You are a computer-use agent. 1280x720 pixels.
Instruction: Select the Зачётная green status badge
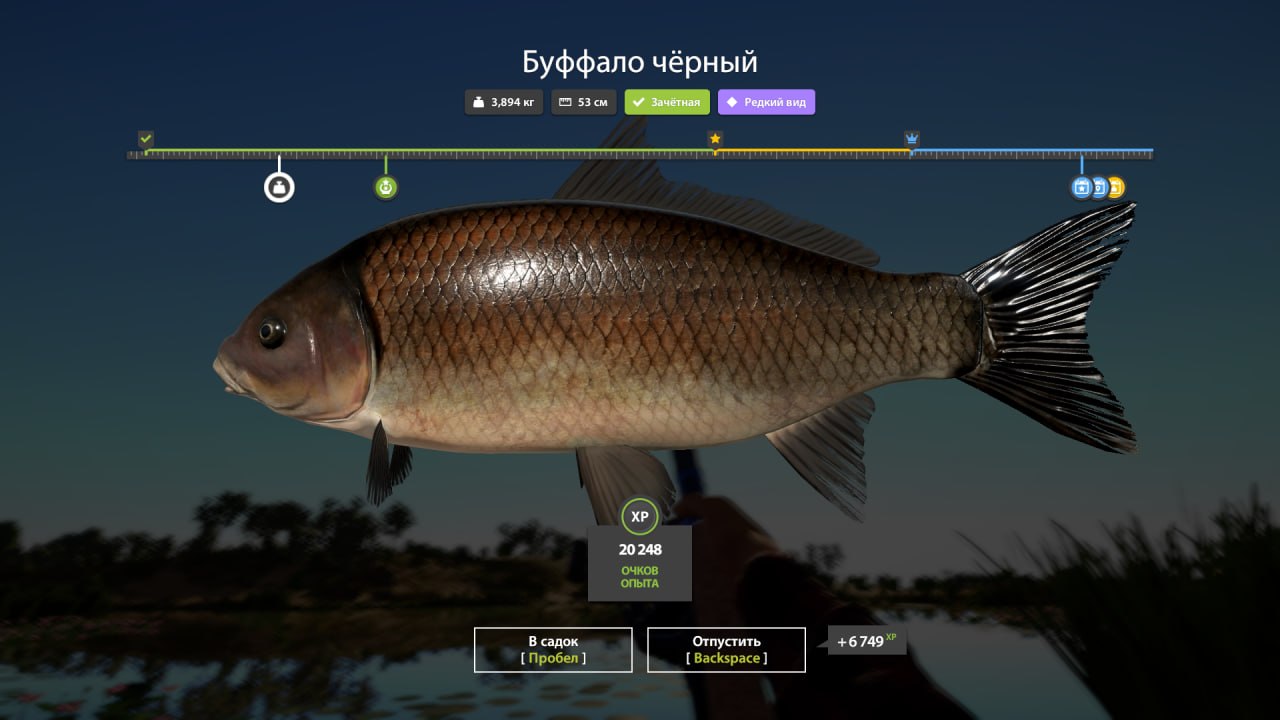[667, 101]
